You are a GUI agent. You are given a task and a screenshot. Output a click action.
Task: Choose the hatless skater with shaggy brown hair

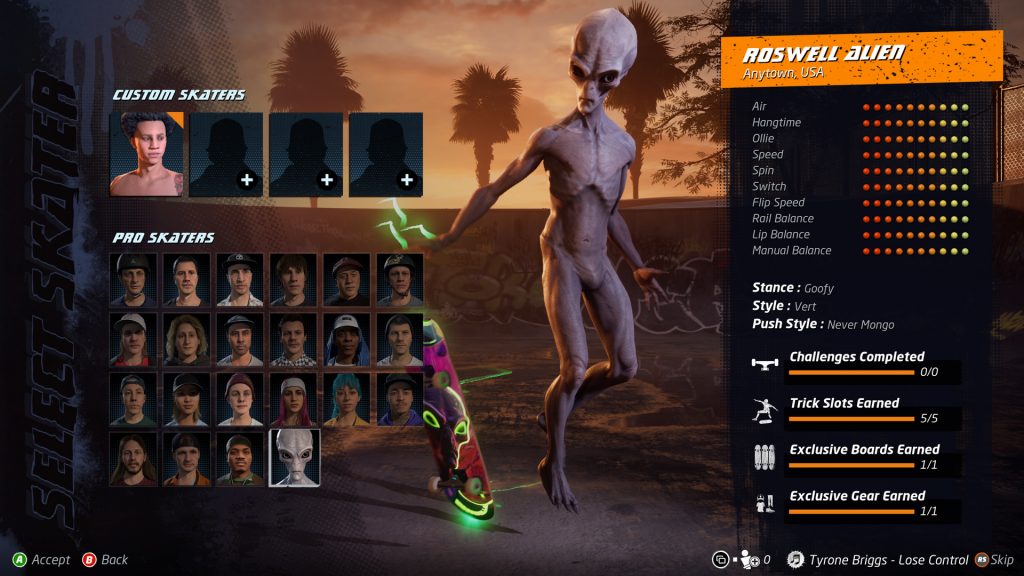pos(294,279)
